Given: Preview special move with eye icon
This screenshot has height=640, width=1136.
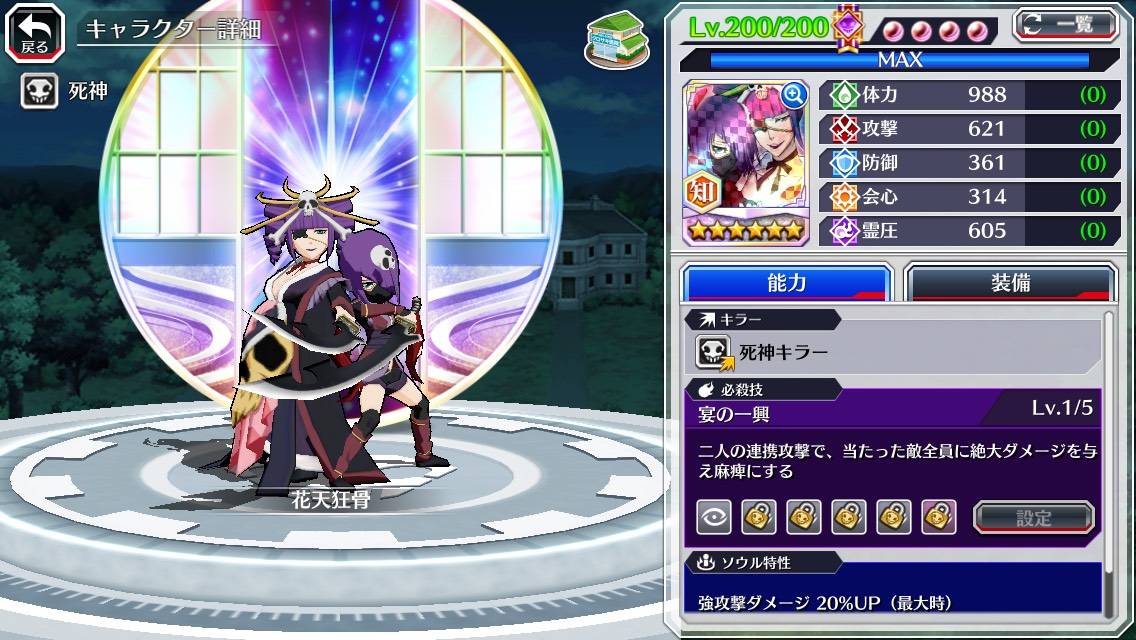Looking at the screenshot, I should point(713,517).
